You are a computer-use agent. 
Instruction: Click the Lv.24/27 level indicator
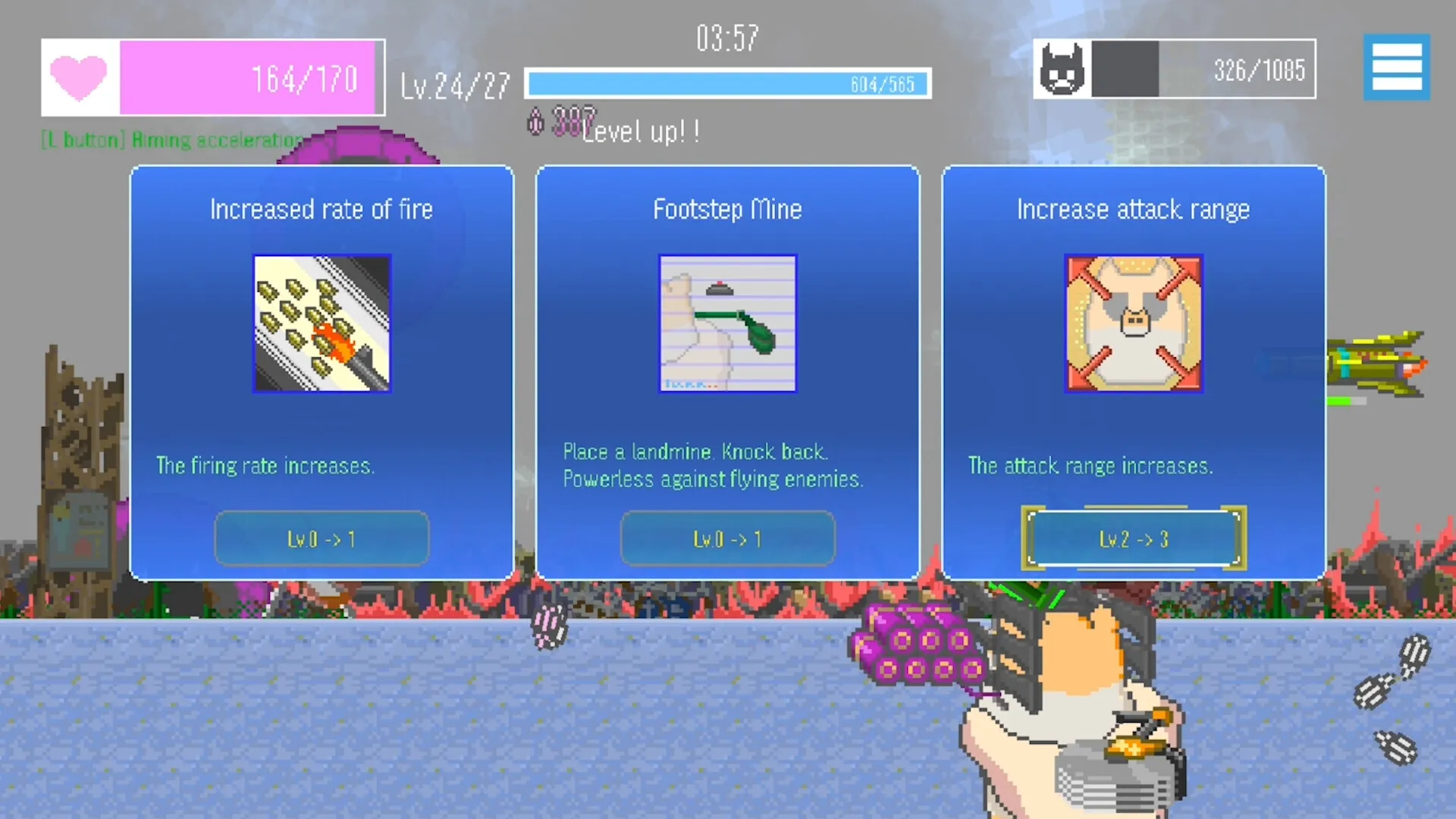coord(453,84)
